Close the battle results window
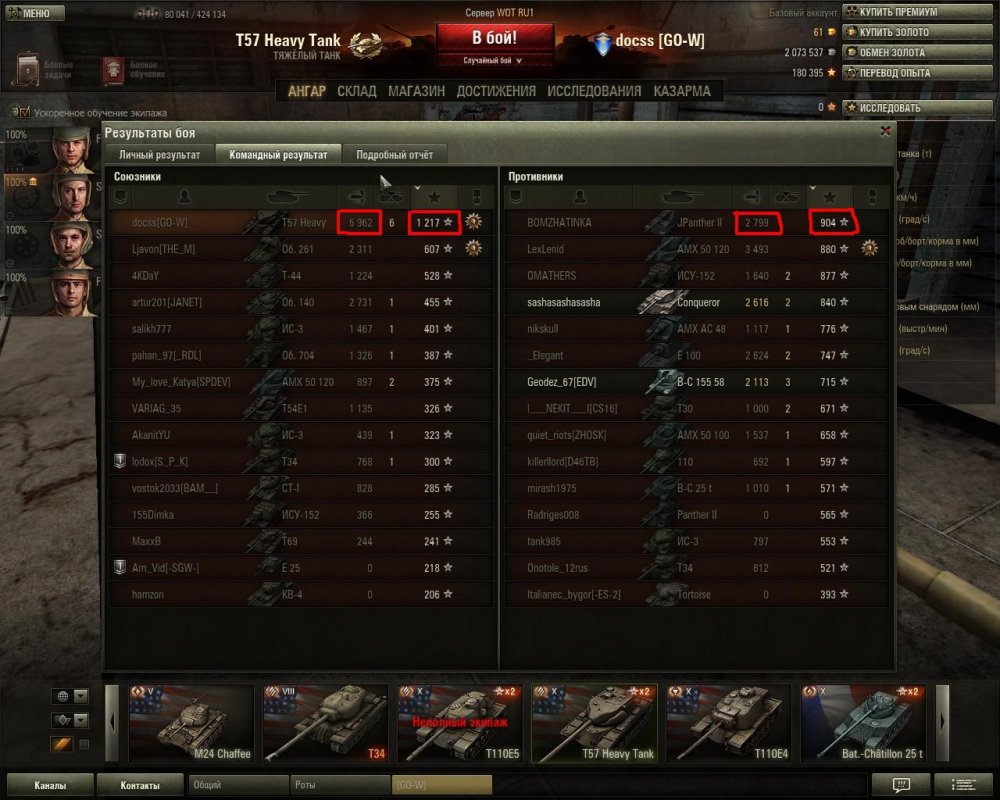 tap(885, 131)
